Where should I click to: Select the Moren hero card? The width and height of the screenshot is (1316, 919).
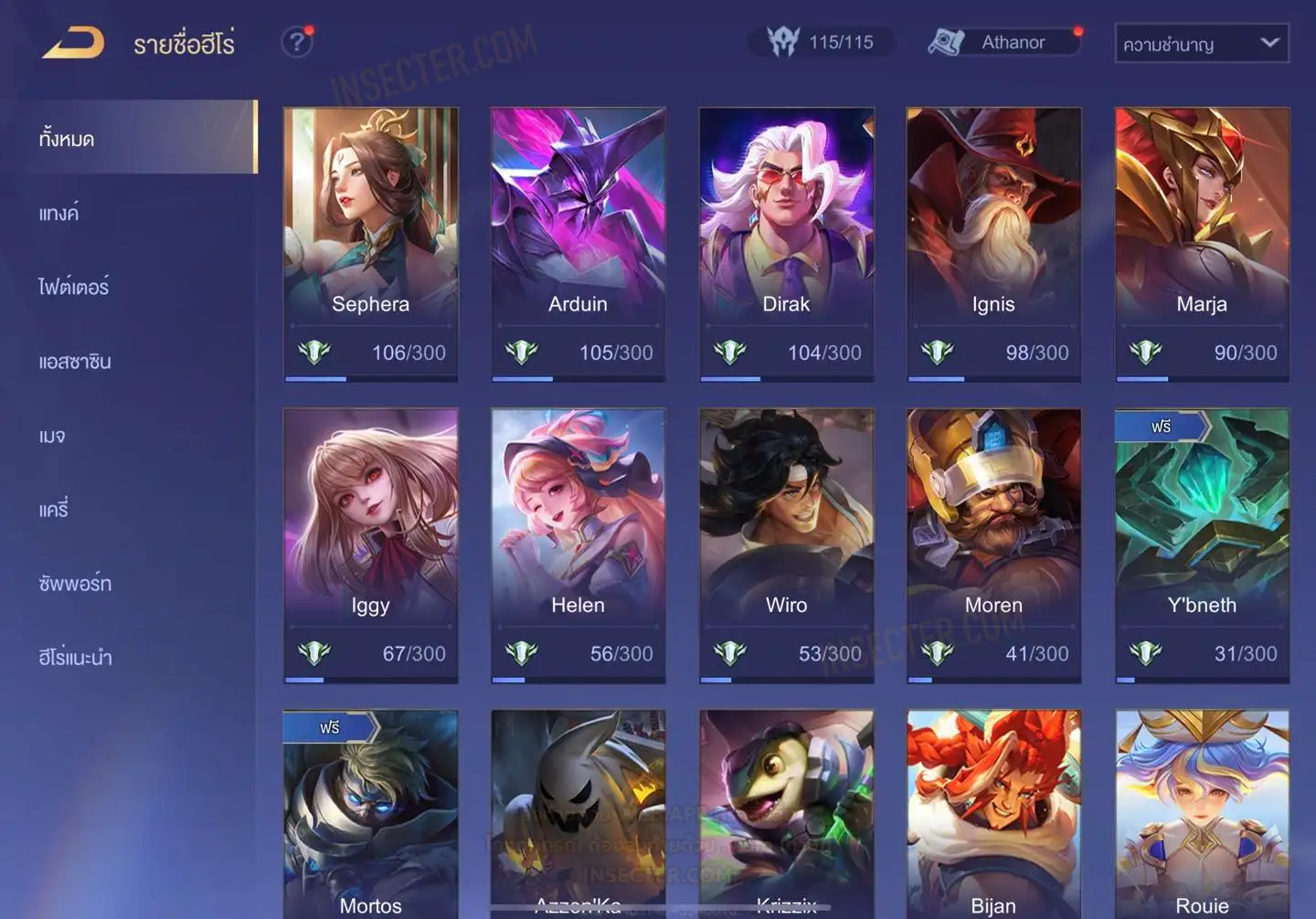click(993, 544)
